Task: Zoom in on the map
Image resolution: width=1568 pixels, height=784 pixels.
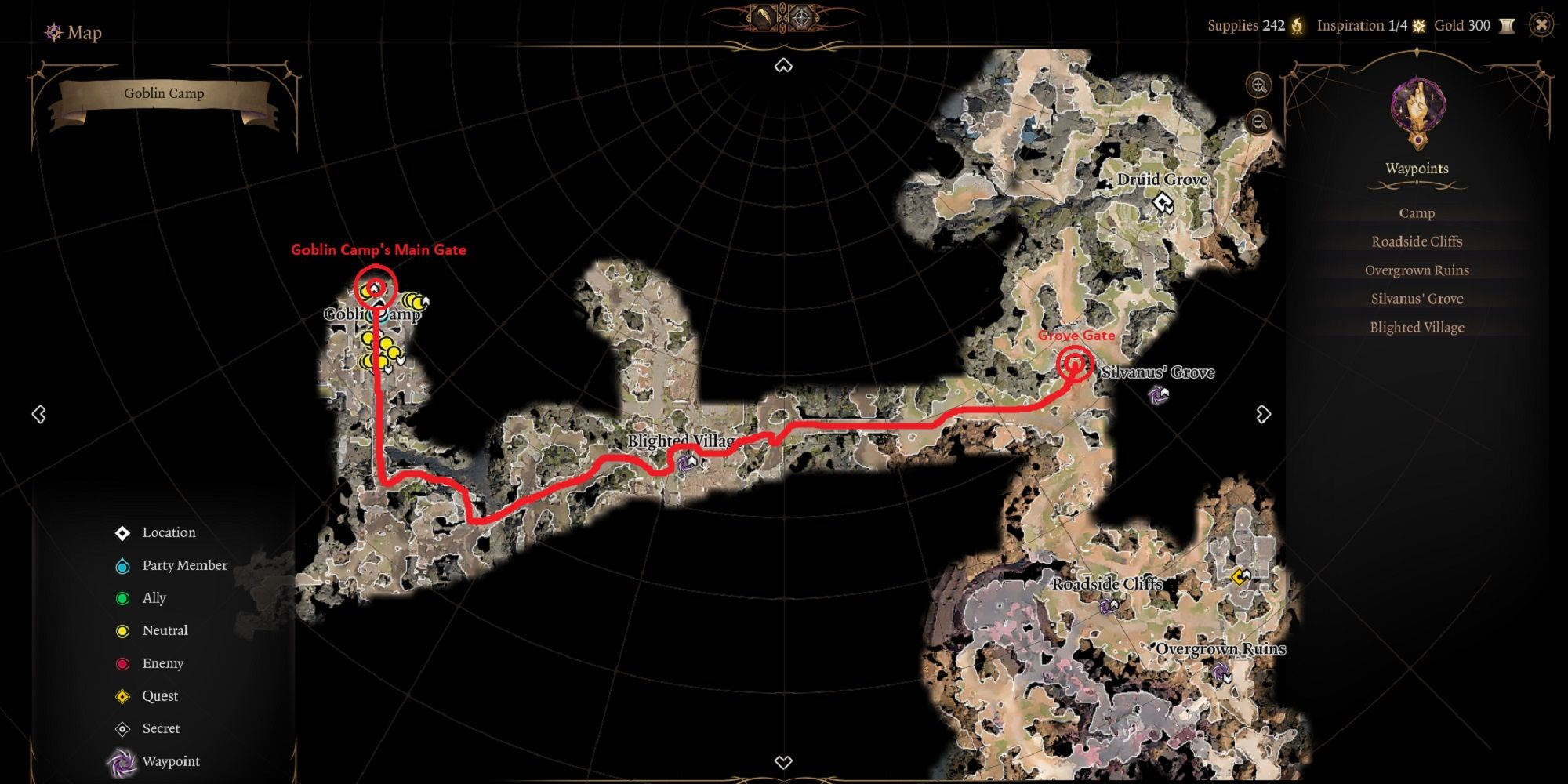Action: point(1259,85)
